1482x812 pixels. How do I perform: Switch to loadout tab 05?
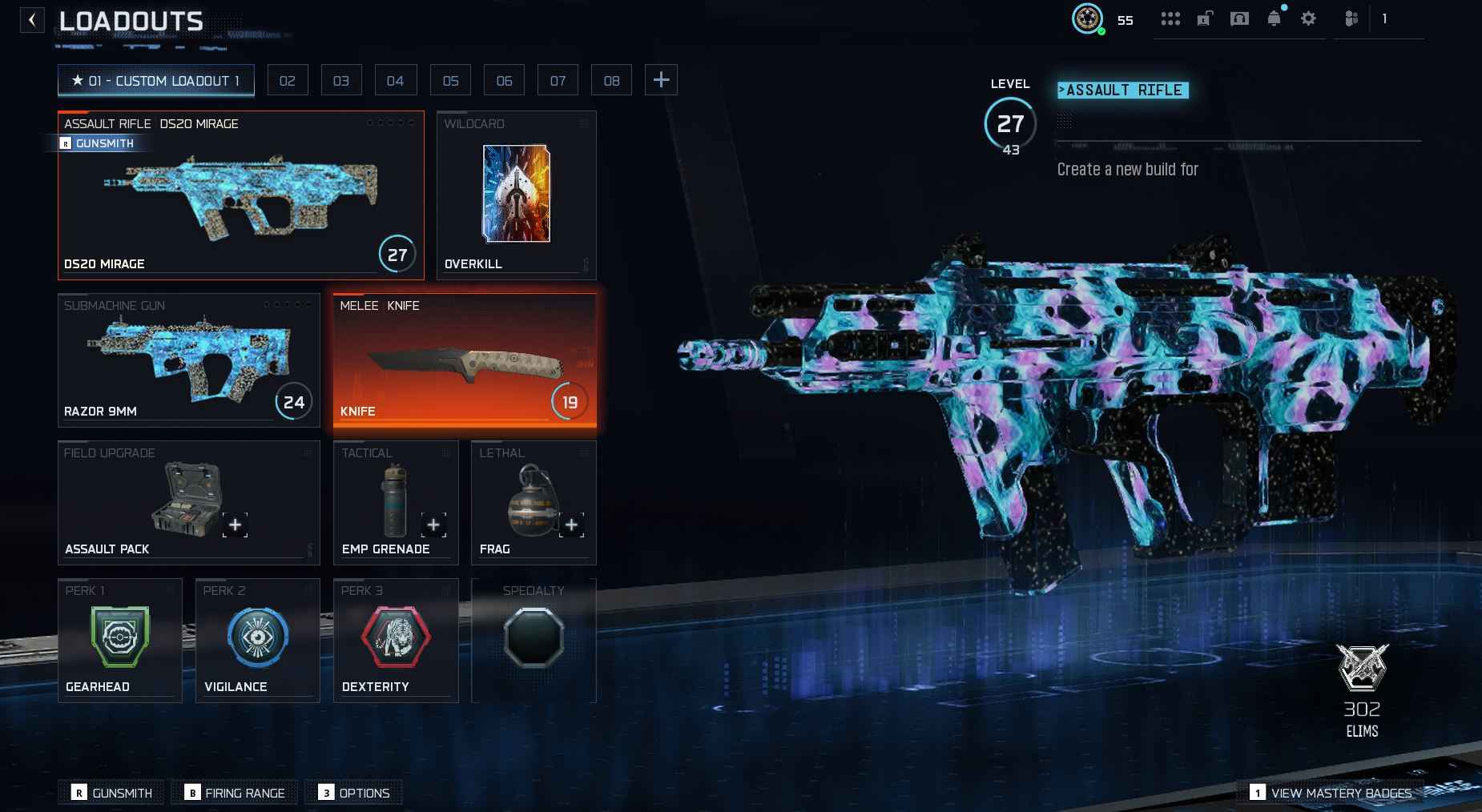click(x=450, y=80)
